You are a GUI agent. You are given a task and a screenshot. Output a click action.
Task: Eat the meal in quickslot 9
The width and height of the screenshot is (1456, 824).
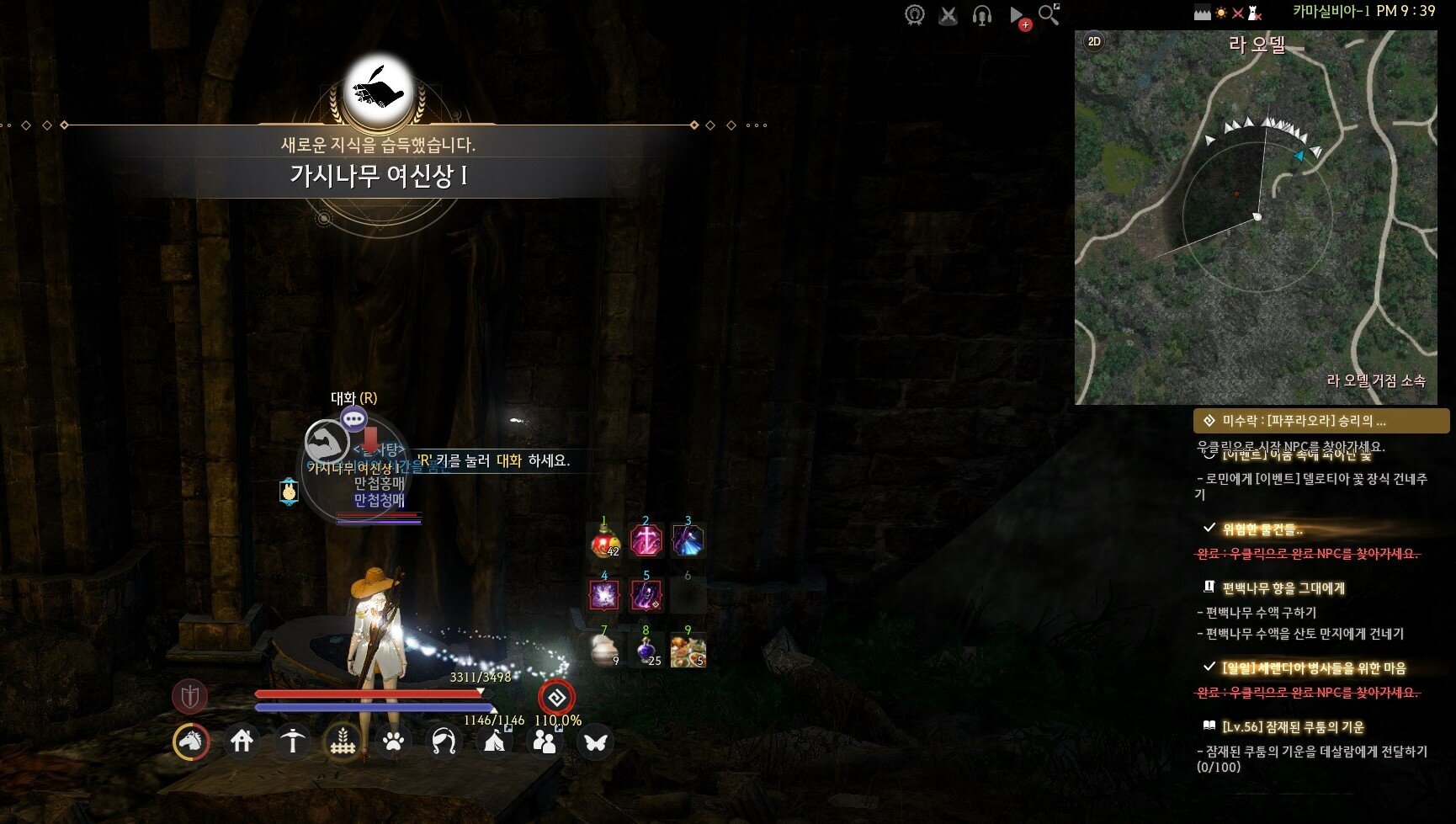click(x=688, y=650)
